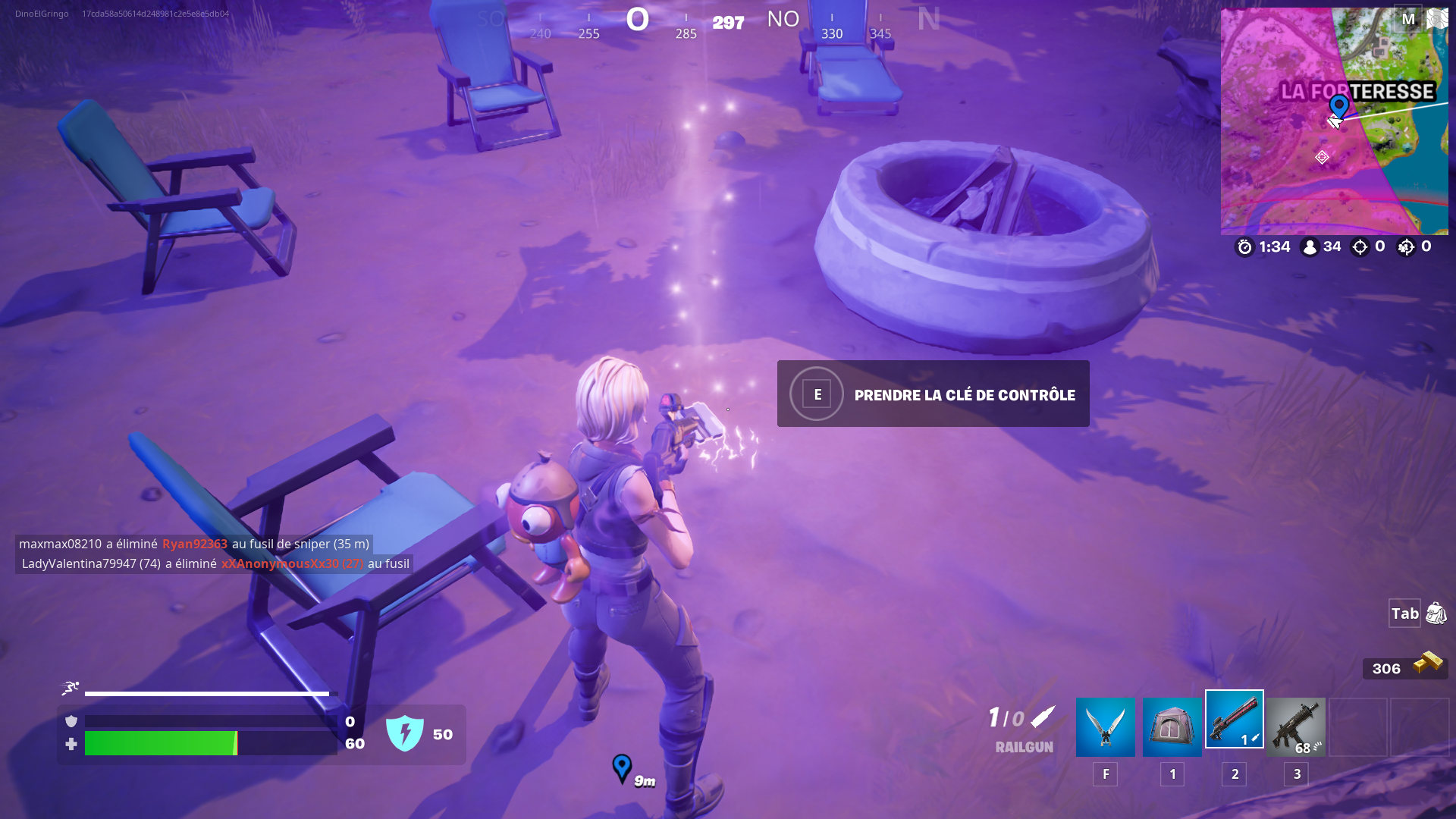Click the blue shield icon showing 50
The height and width of the screenshot is (819, 1456).
pyautogui.click(x=406, y=733)
